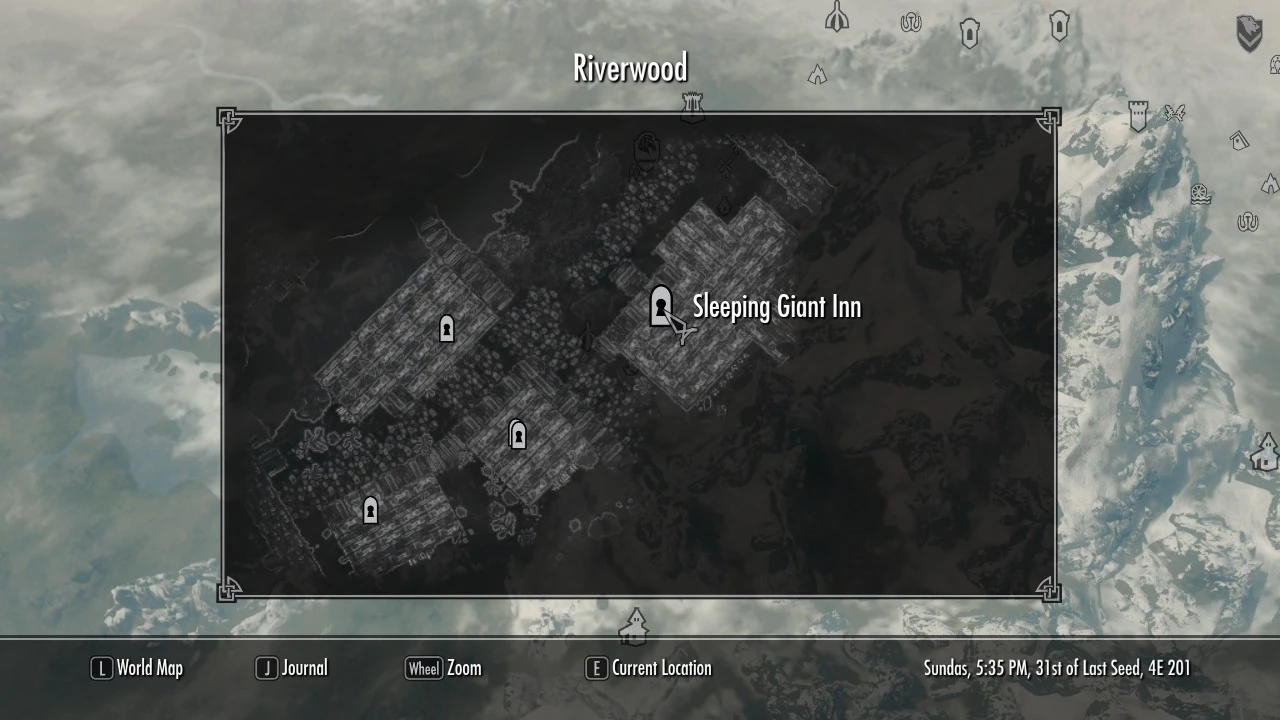Click the Riverwood village icon below the map frame
This screenshot has height=720, width=1280.
click(636, 628)
